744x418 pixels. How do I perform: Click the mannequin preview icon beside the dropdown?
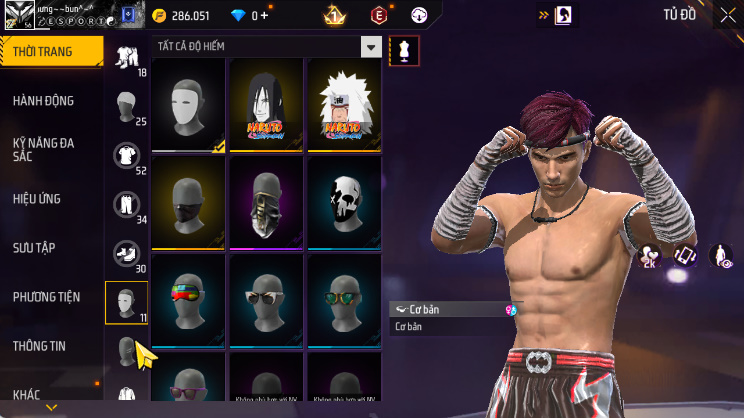tap(404, 50)
